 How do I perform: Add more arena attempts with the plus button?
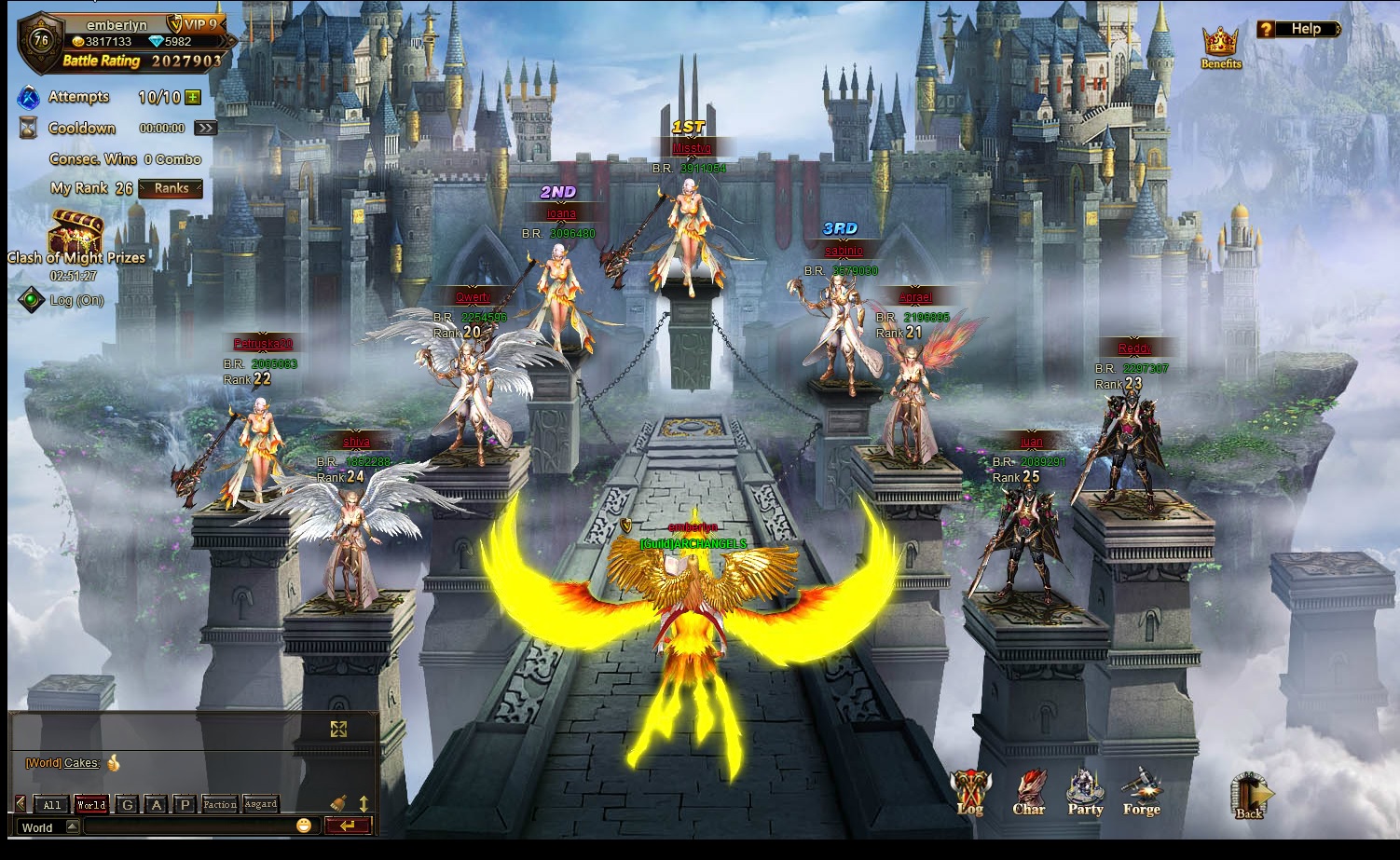193,97
